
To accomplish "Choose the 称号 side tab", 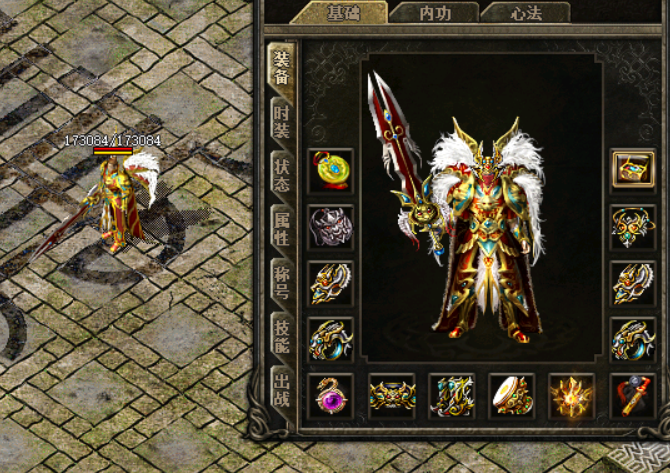I will (281, 284).
